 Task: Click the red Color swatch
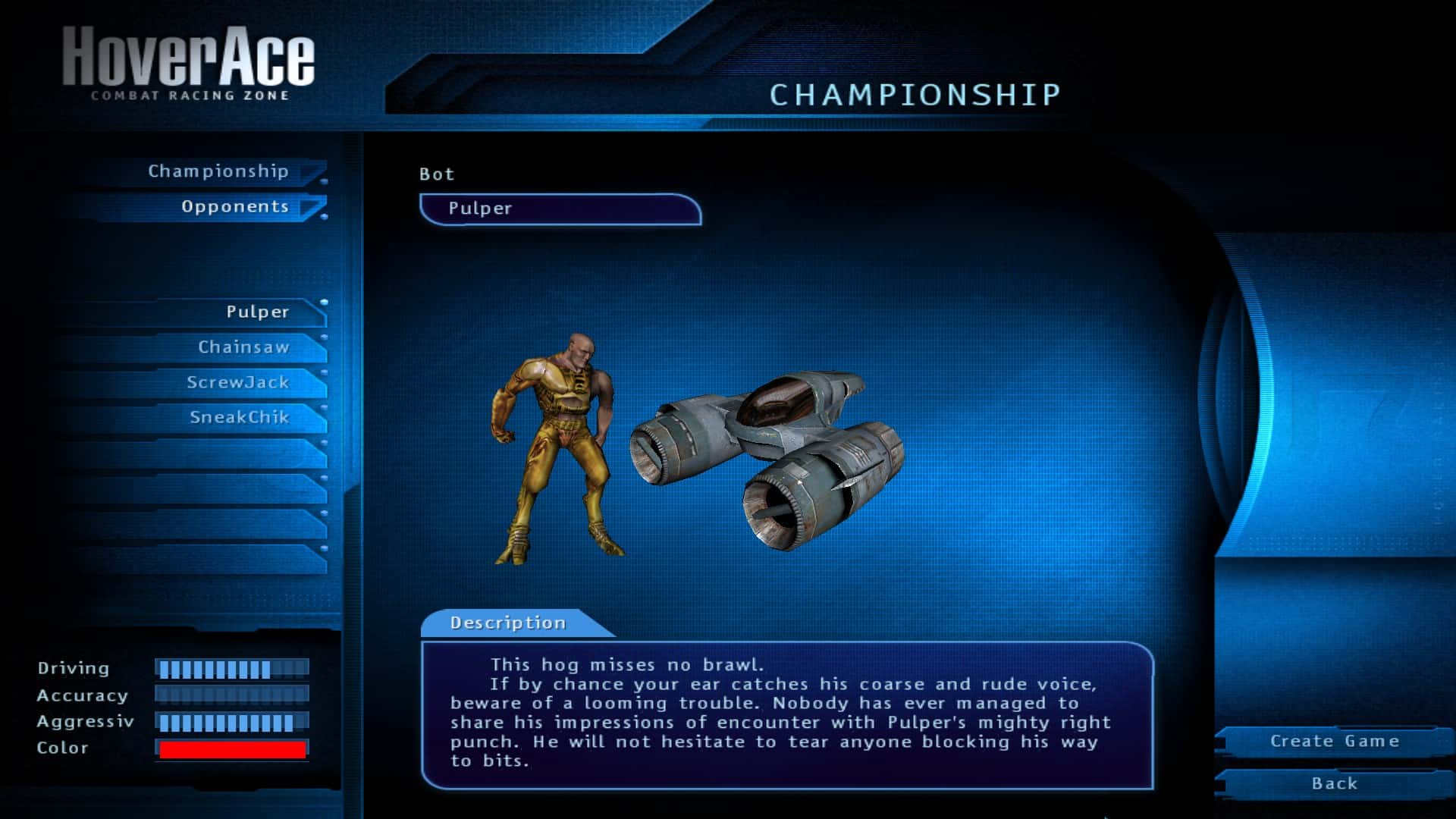click(232, 749)
